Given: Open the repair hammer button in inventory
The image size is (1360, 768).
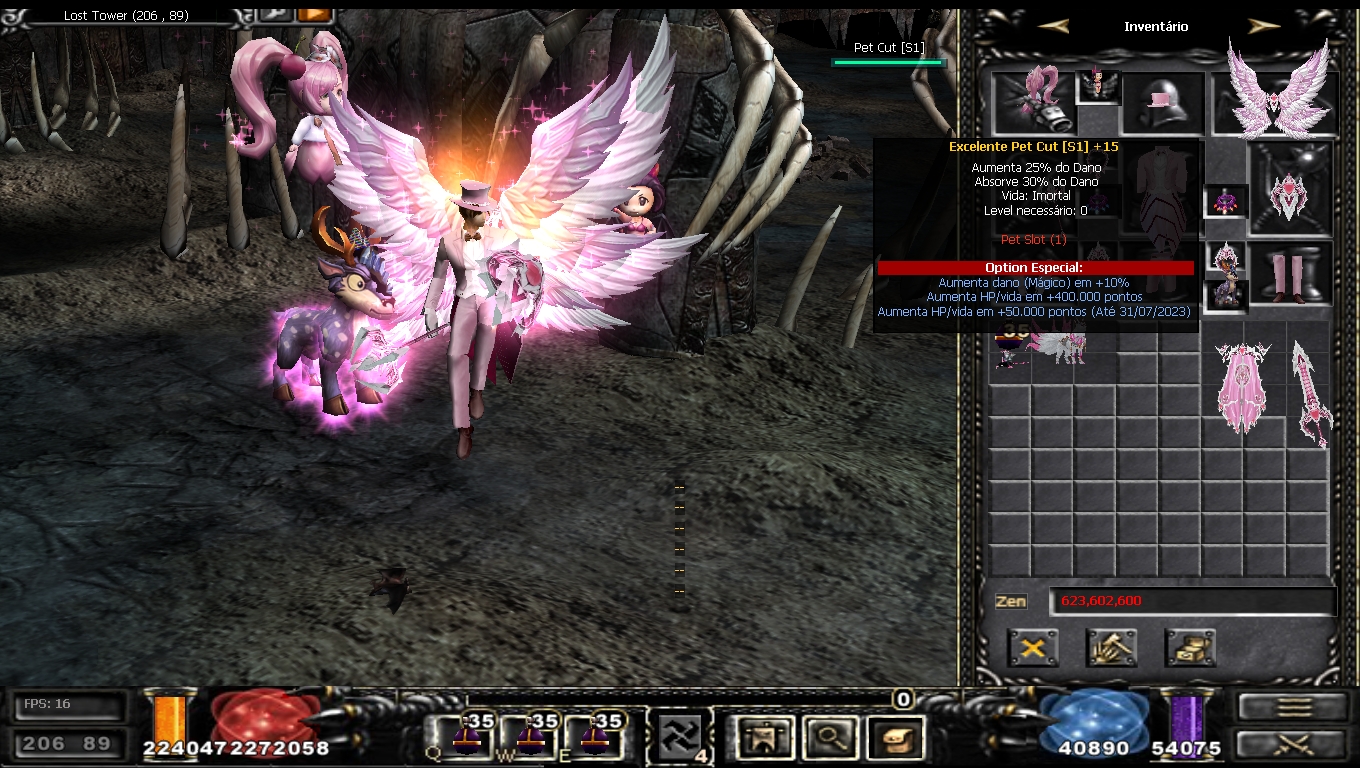Looking at the screenshot, I should coord(1111,648).
